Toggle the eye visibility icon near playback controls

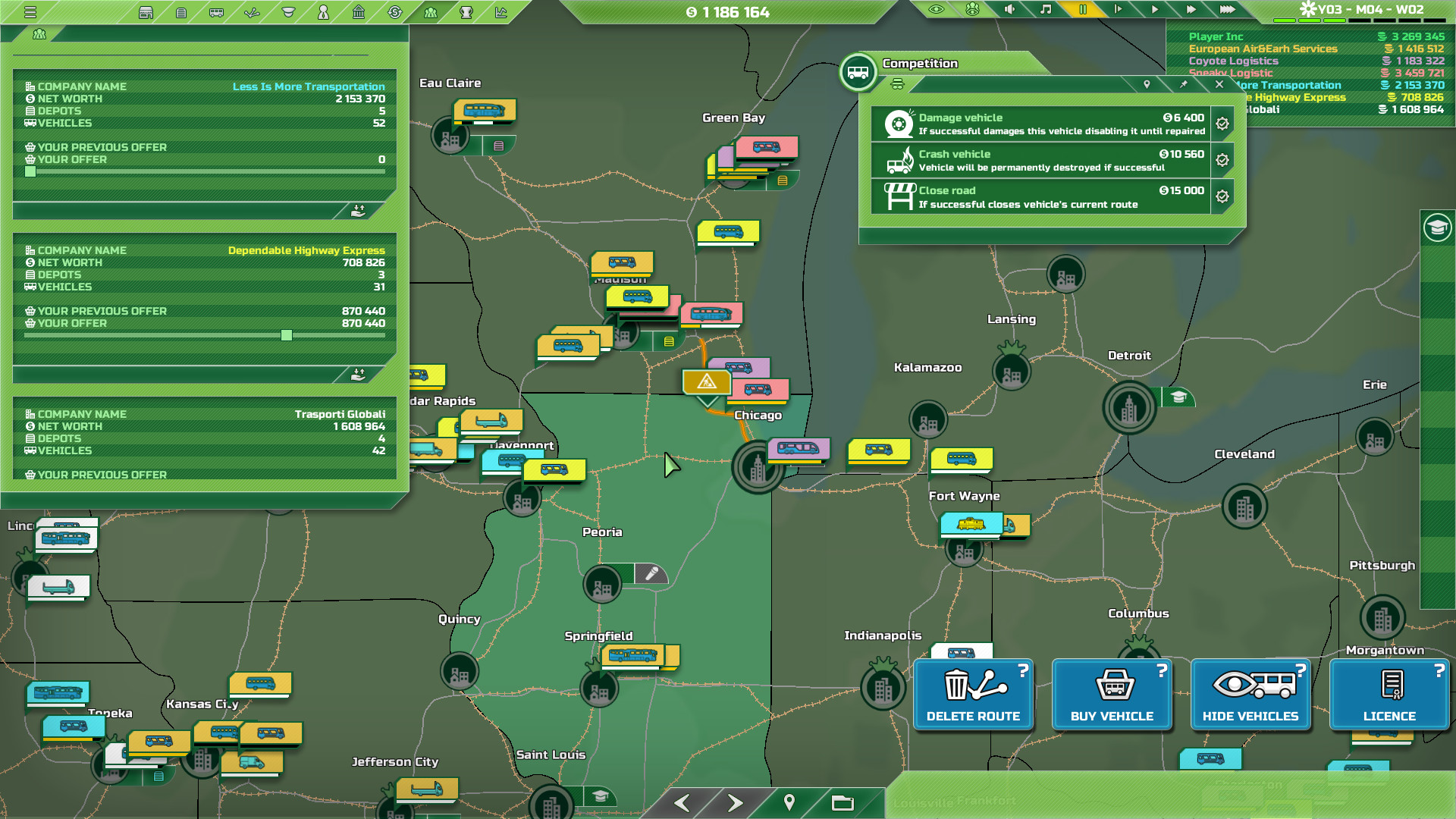point(936,11)
